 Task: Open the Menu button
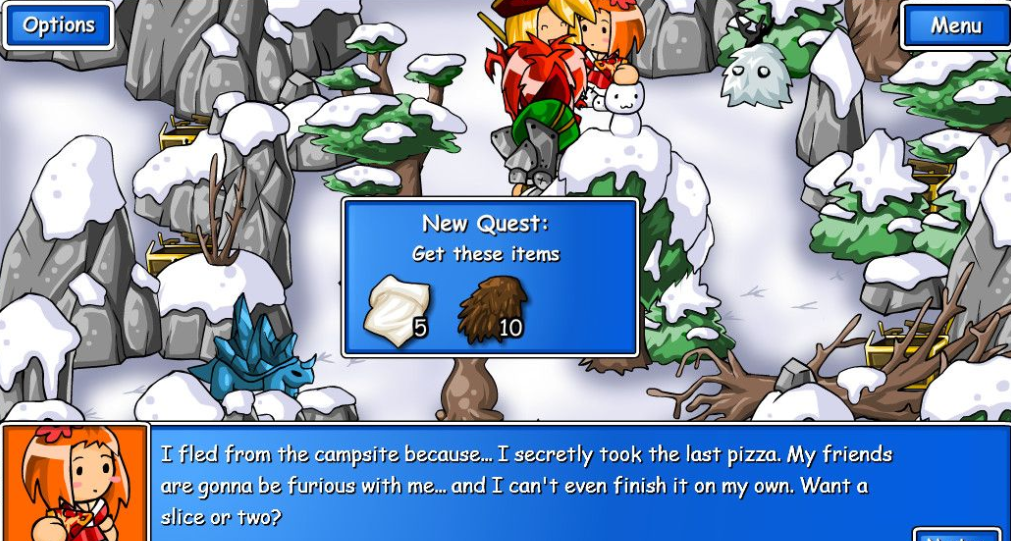(x=955, y=26)
